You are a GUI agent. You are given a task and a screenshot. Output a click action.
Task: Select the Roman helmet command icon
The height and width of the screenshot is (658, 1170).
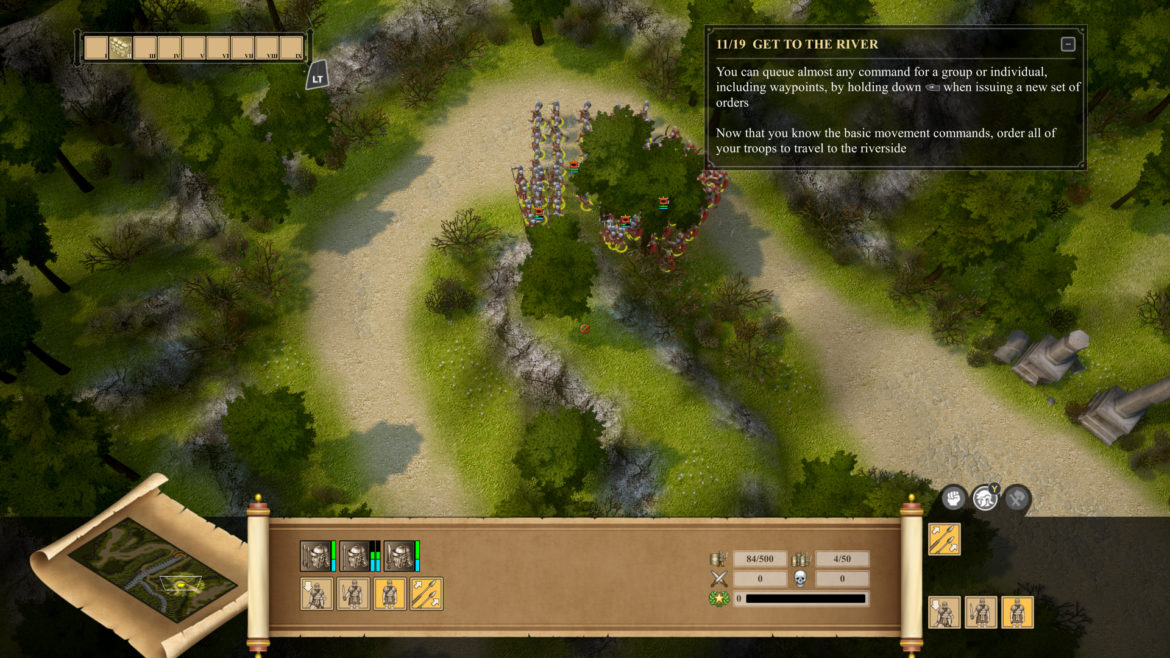pyautogui.click(x=985, y=497)
